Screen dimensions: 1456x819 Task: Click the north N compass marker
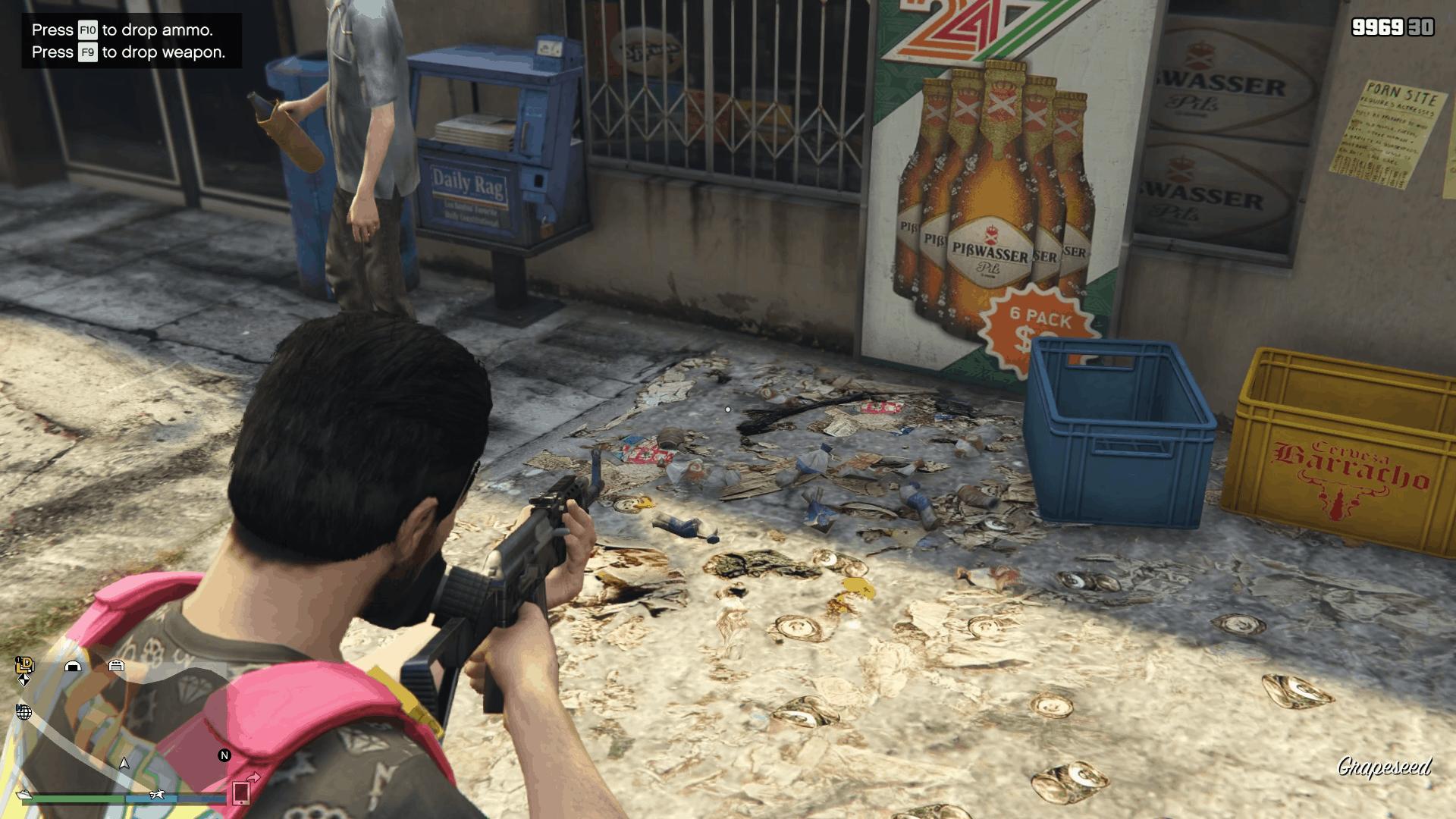pos(224,755)
